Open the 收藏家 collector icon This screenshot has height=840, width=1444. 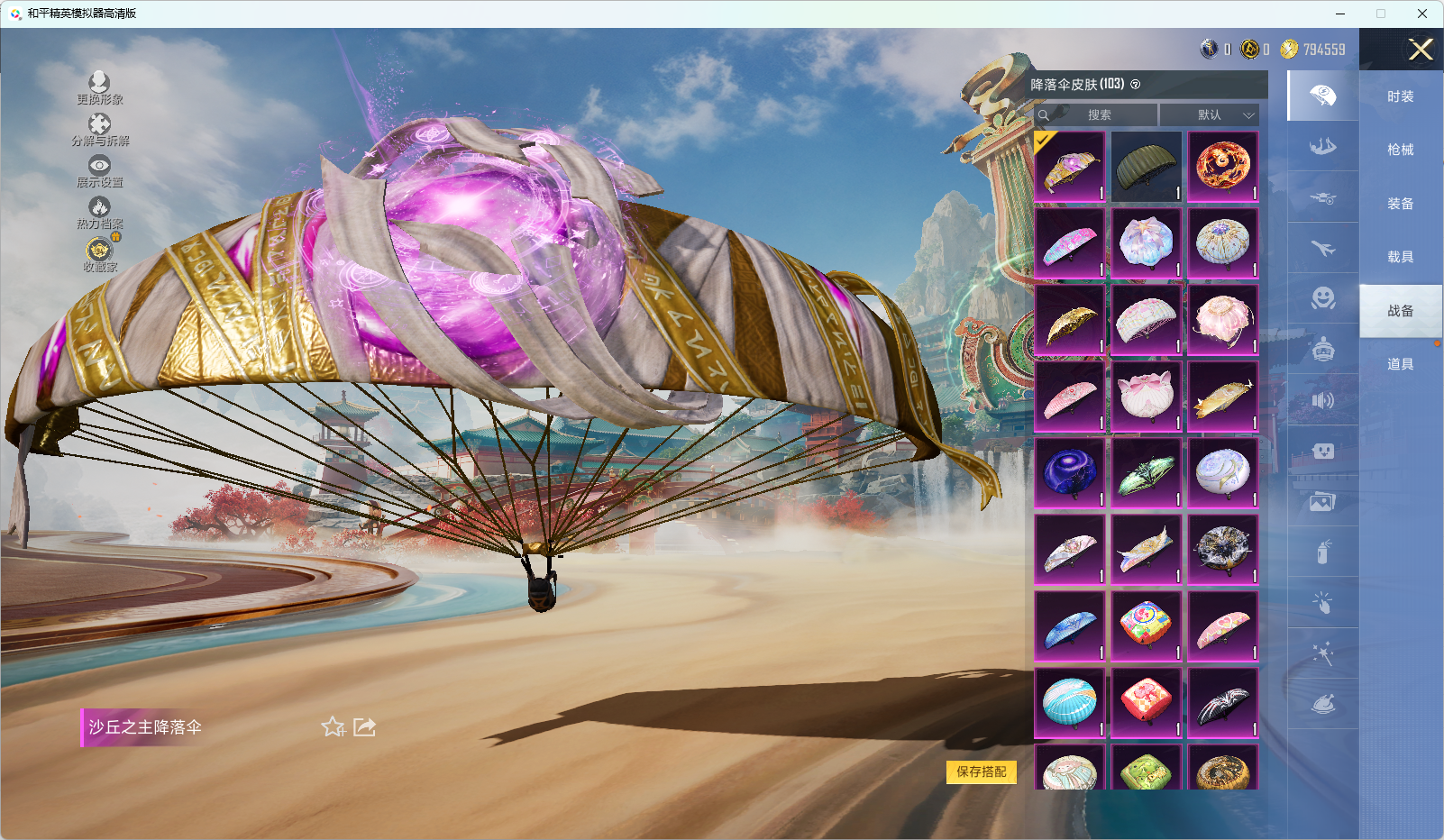point(99,254)
